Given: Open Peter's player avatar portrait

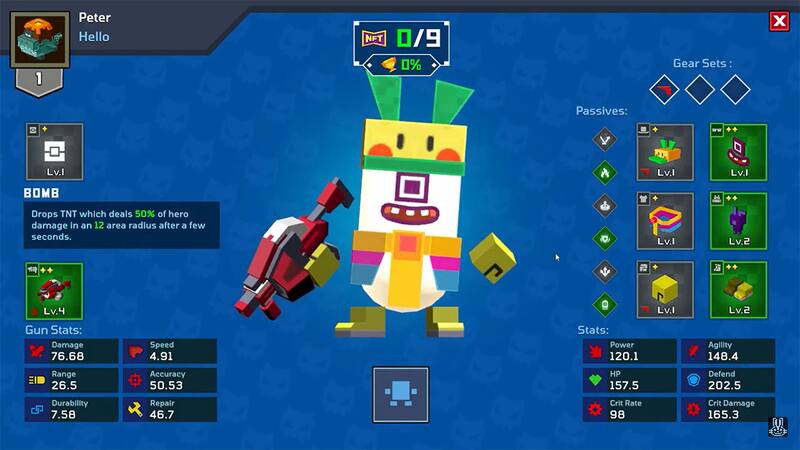Looking at the screenshot, I should pos(40,39).
